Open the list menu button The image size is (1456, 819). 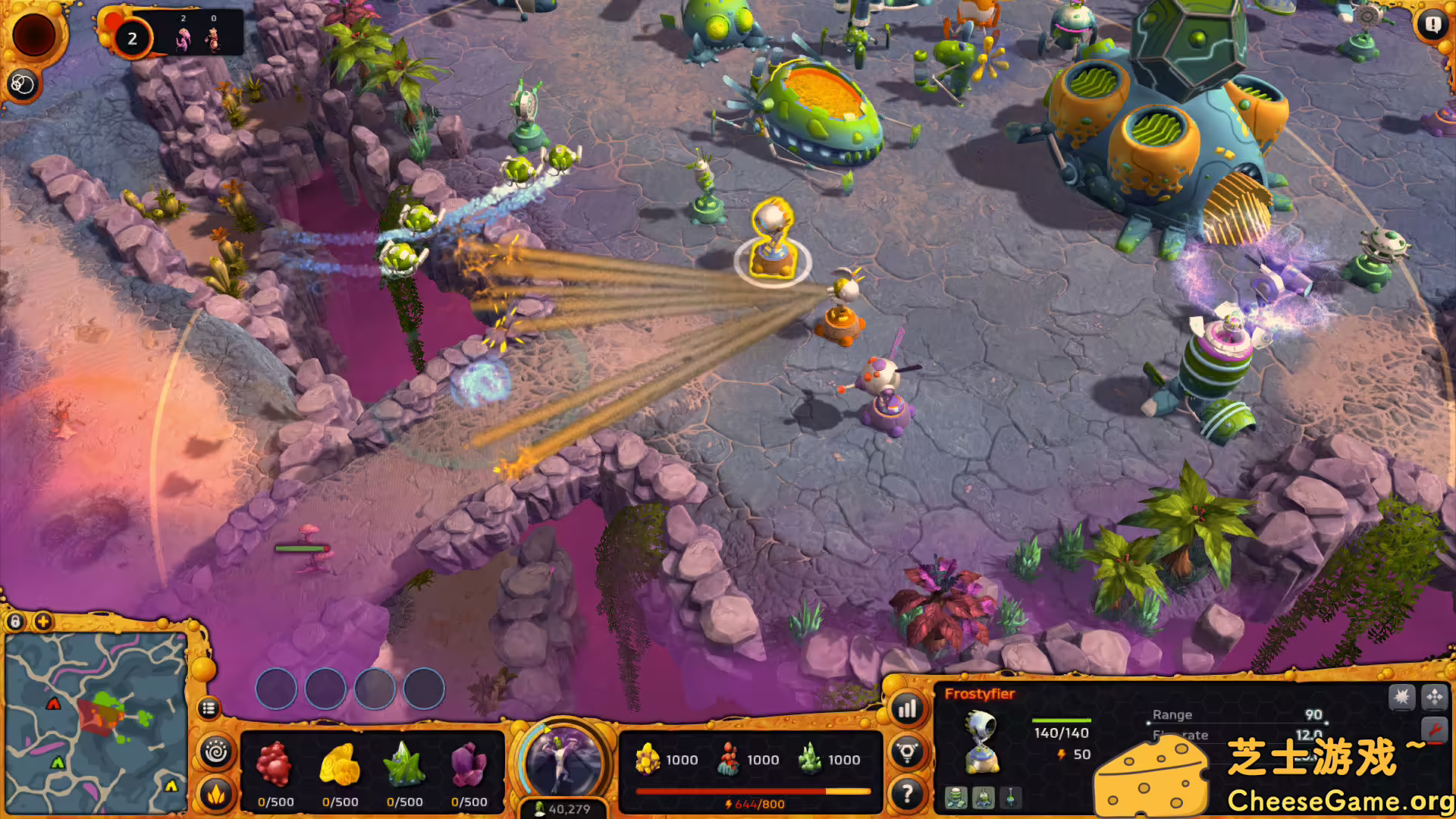(x=209, y=708)
